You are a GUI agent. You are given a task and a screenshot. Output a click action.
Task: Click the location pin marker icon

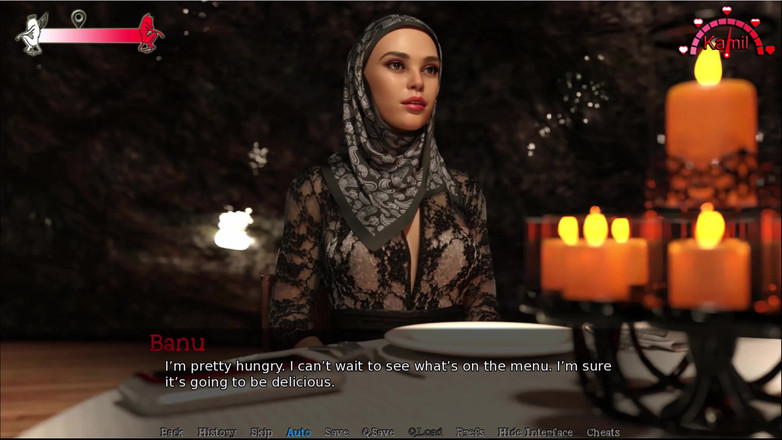78,17
